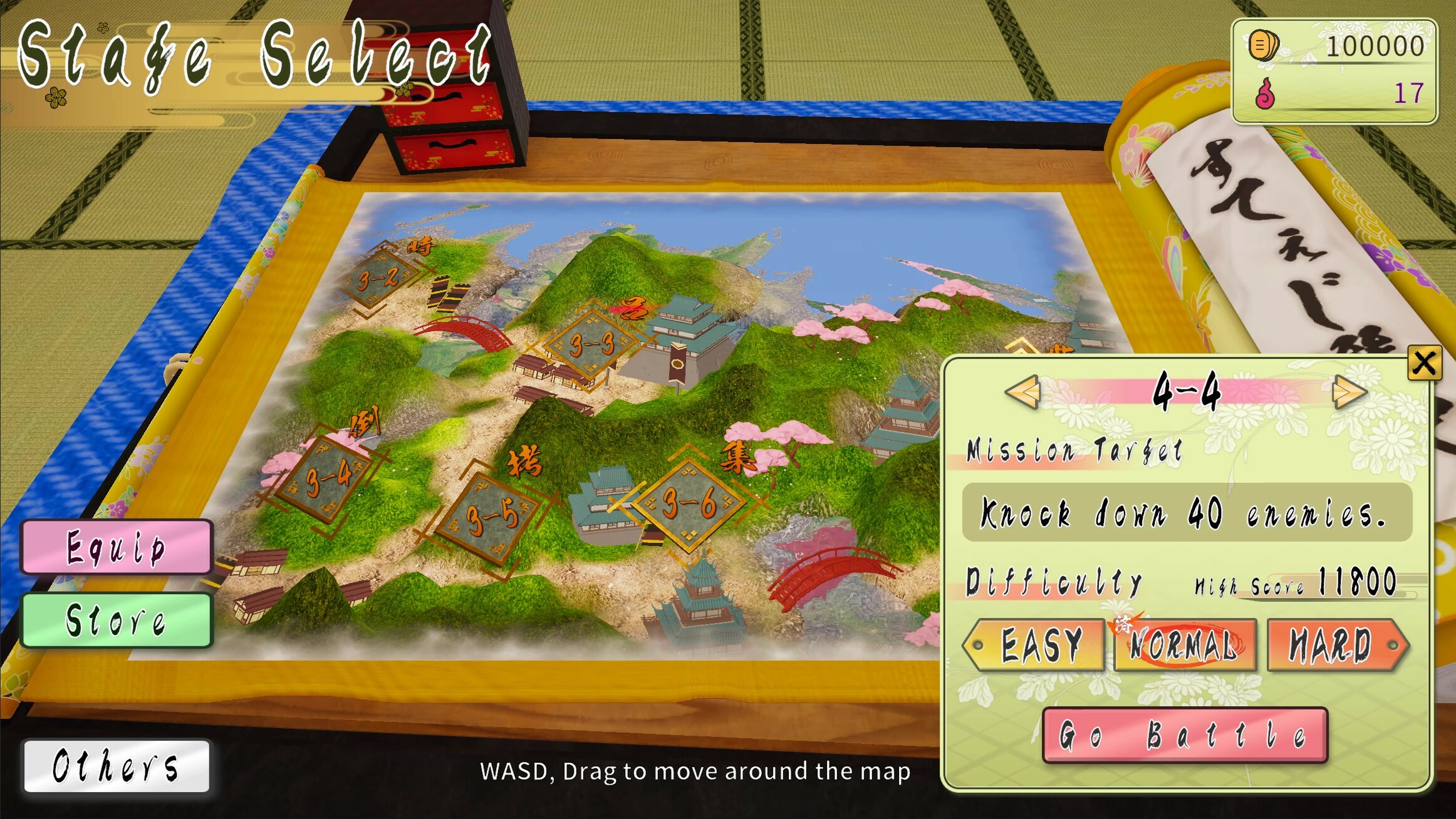Image resolution: width=1456 pixels, height=819 pixels.
Task: Open the Others menu
Action: tap(117, 766)
